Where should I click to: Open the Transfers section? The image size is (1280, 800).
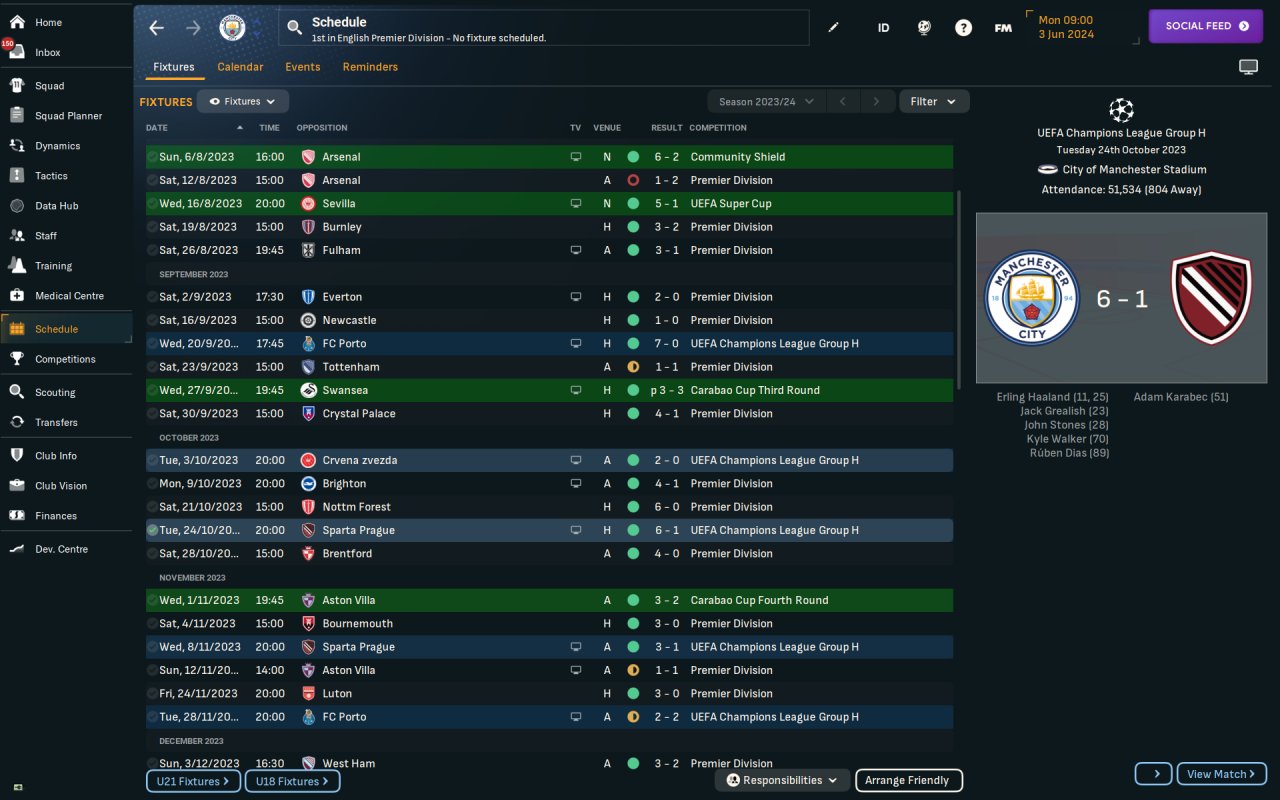(x=56, y=422)
